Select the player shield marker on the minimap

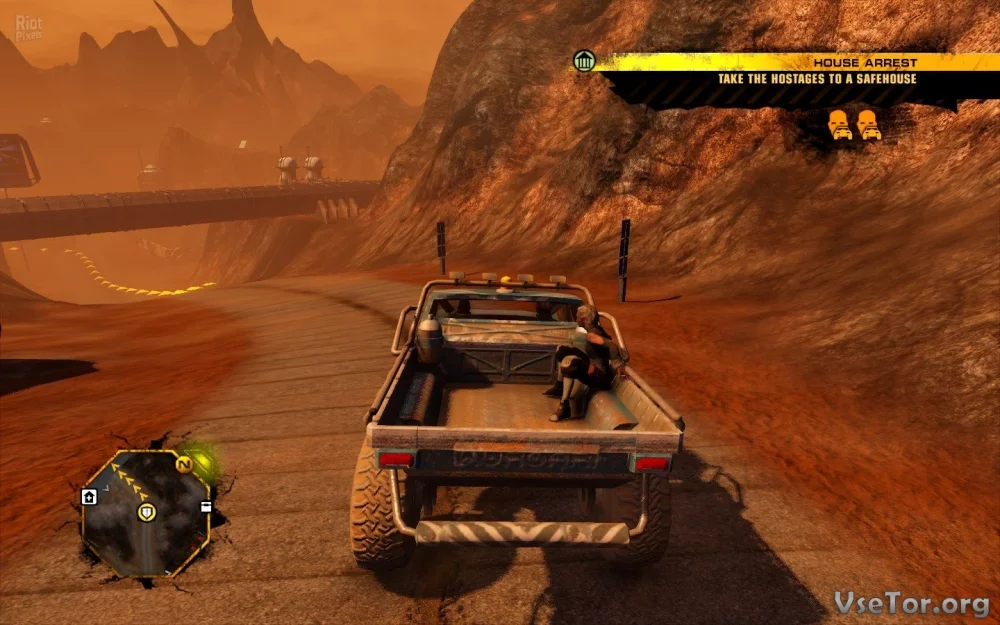point(148,513)
